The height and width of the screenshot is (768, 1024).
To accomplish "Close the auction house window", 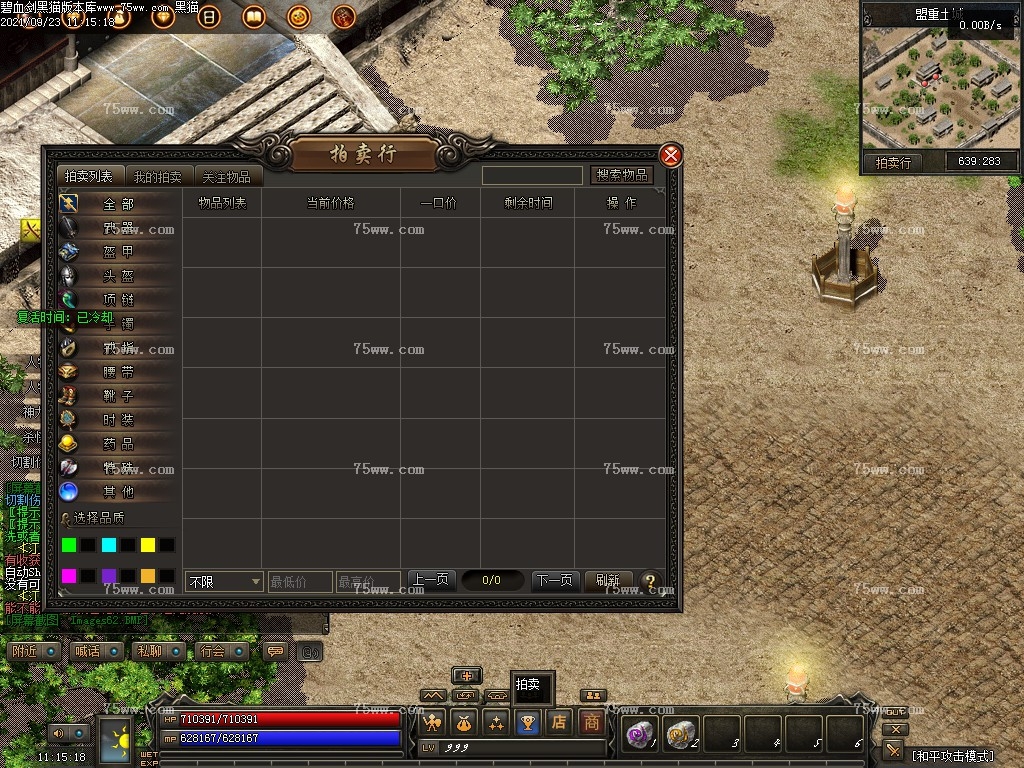I will pos(671,155).
